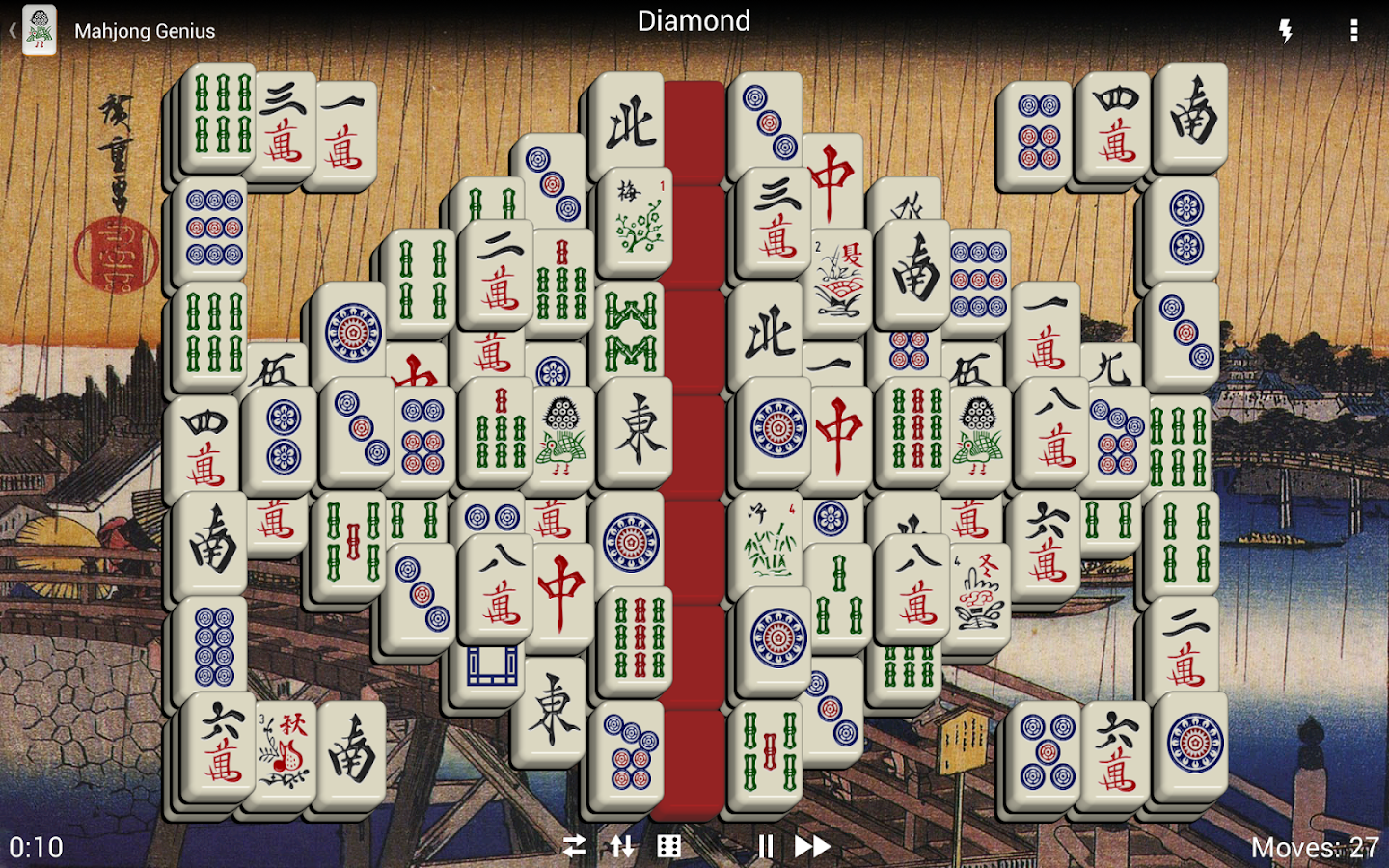This screenshot has width=1389, height=868.
Task: Tap the shuffle arrows icon
Action: 573,846
